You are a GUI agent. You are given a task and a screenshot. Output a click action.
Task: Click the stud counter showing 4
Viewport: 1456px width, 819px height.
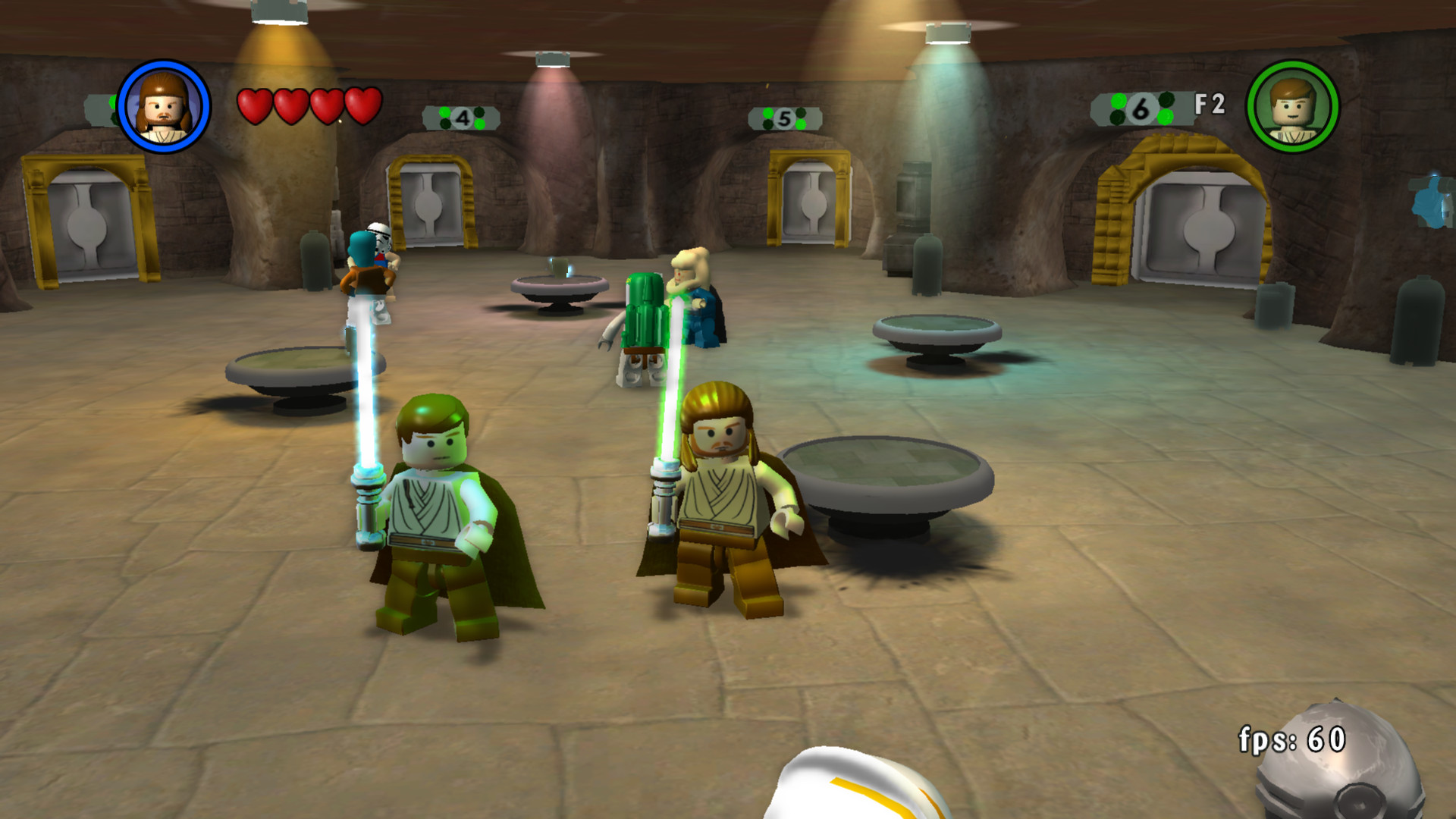tap(461, 118)
